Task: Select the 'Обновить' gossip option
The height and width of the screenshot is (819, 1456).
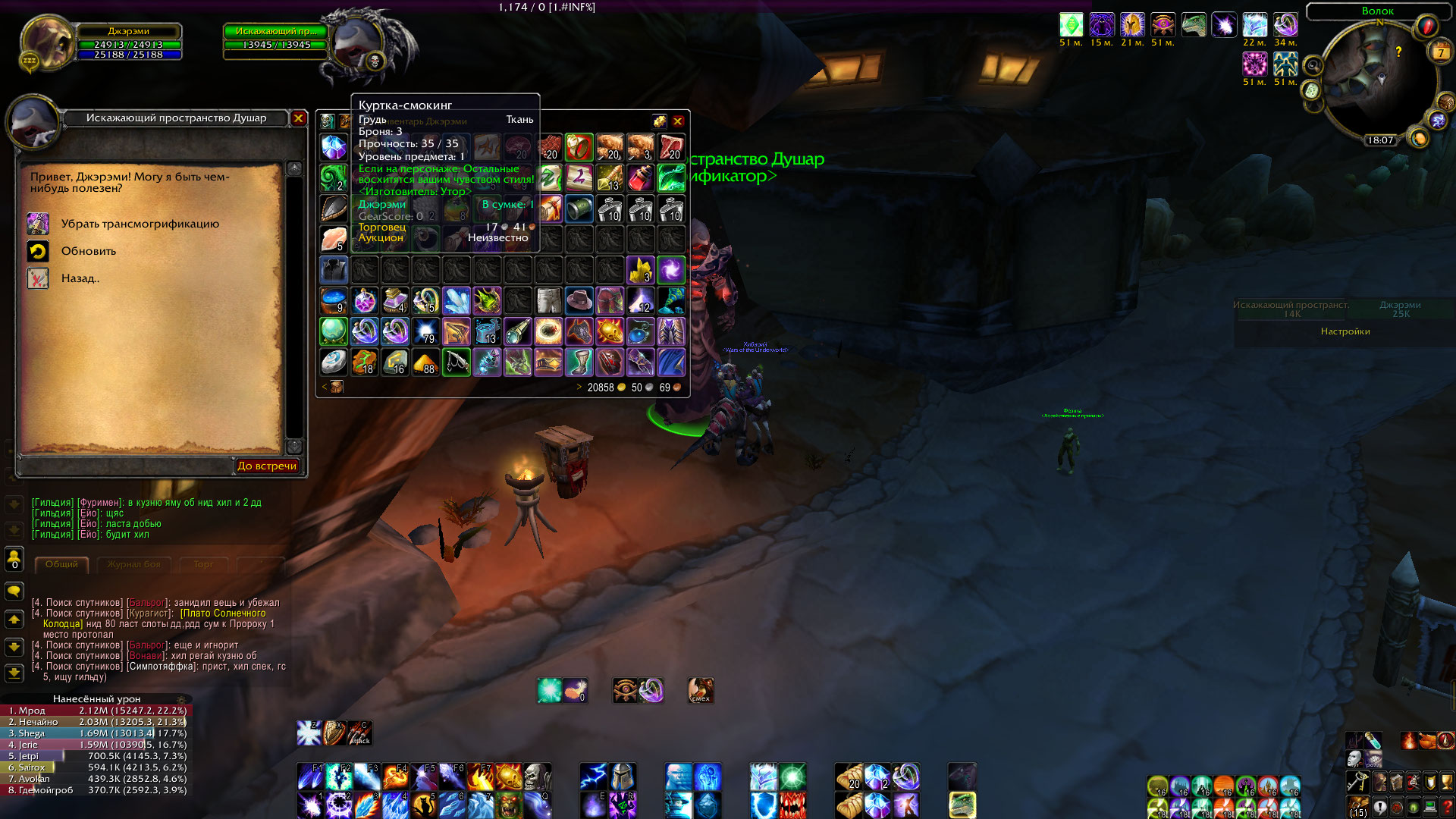Action: point(88,251)
